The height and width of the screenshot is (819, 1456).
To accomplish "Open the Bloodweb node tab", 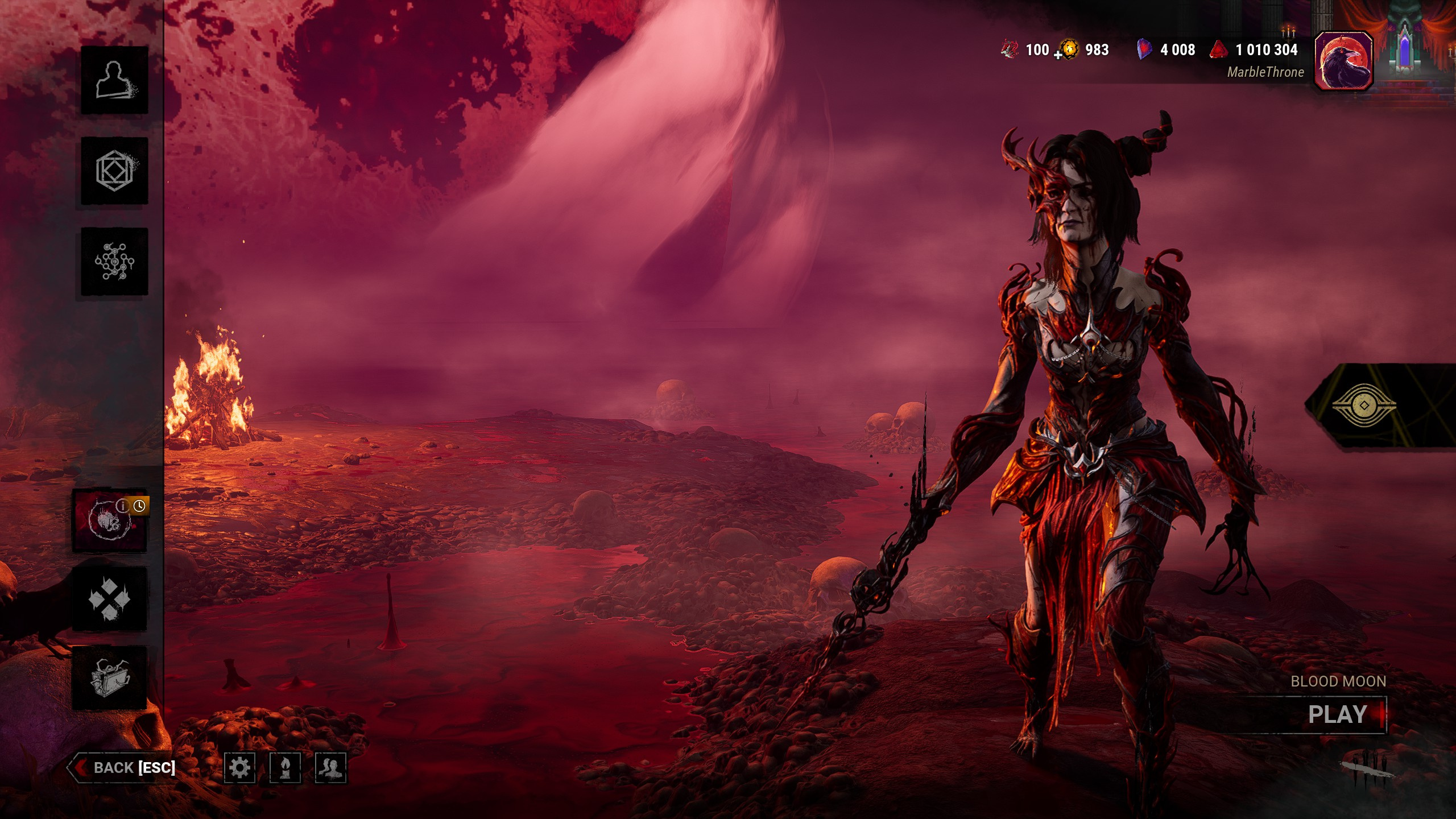I will (x=114, y=262).
